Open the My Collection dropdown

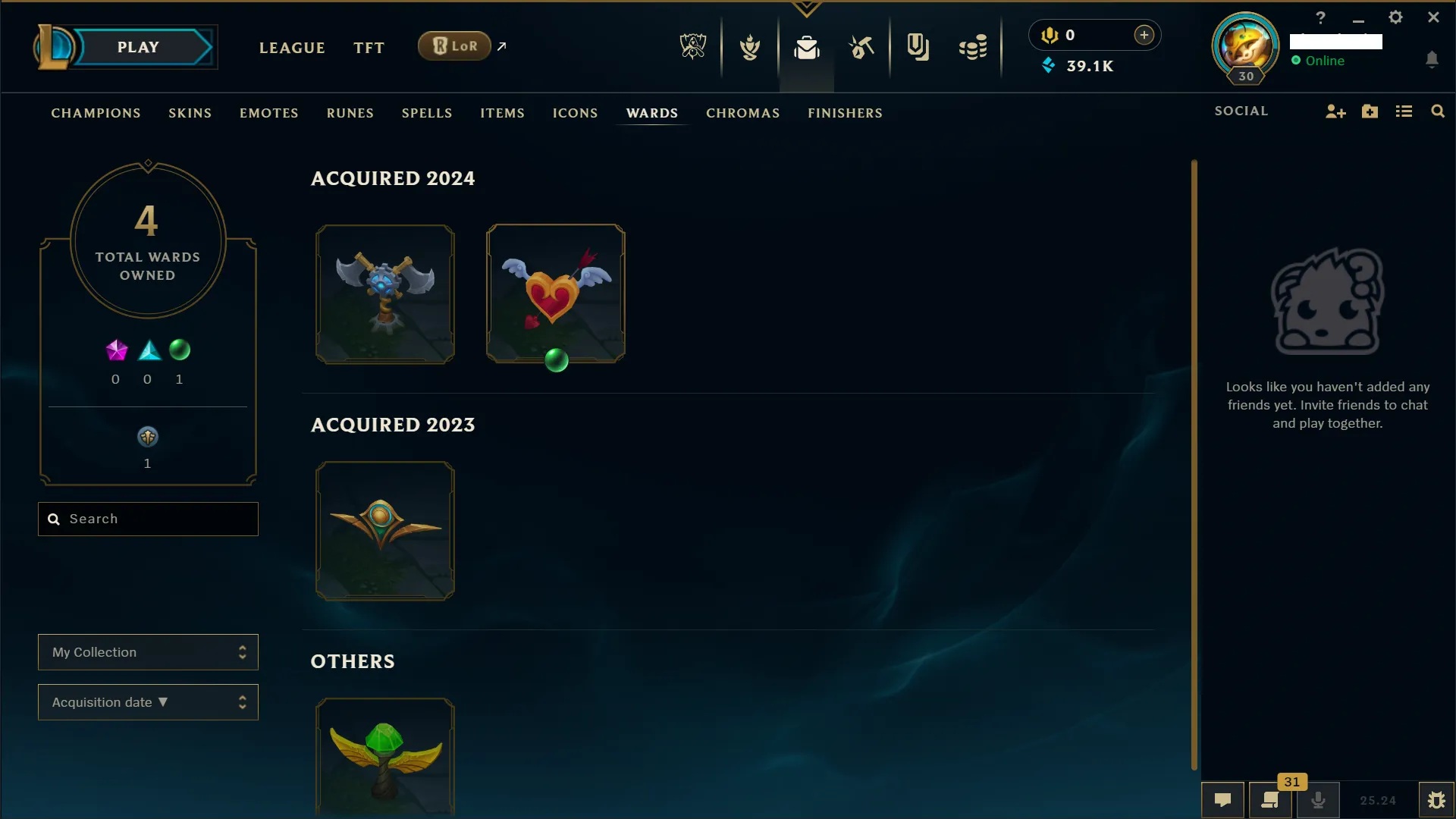148,652
